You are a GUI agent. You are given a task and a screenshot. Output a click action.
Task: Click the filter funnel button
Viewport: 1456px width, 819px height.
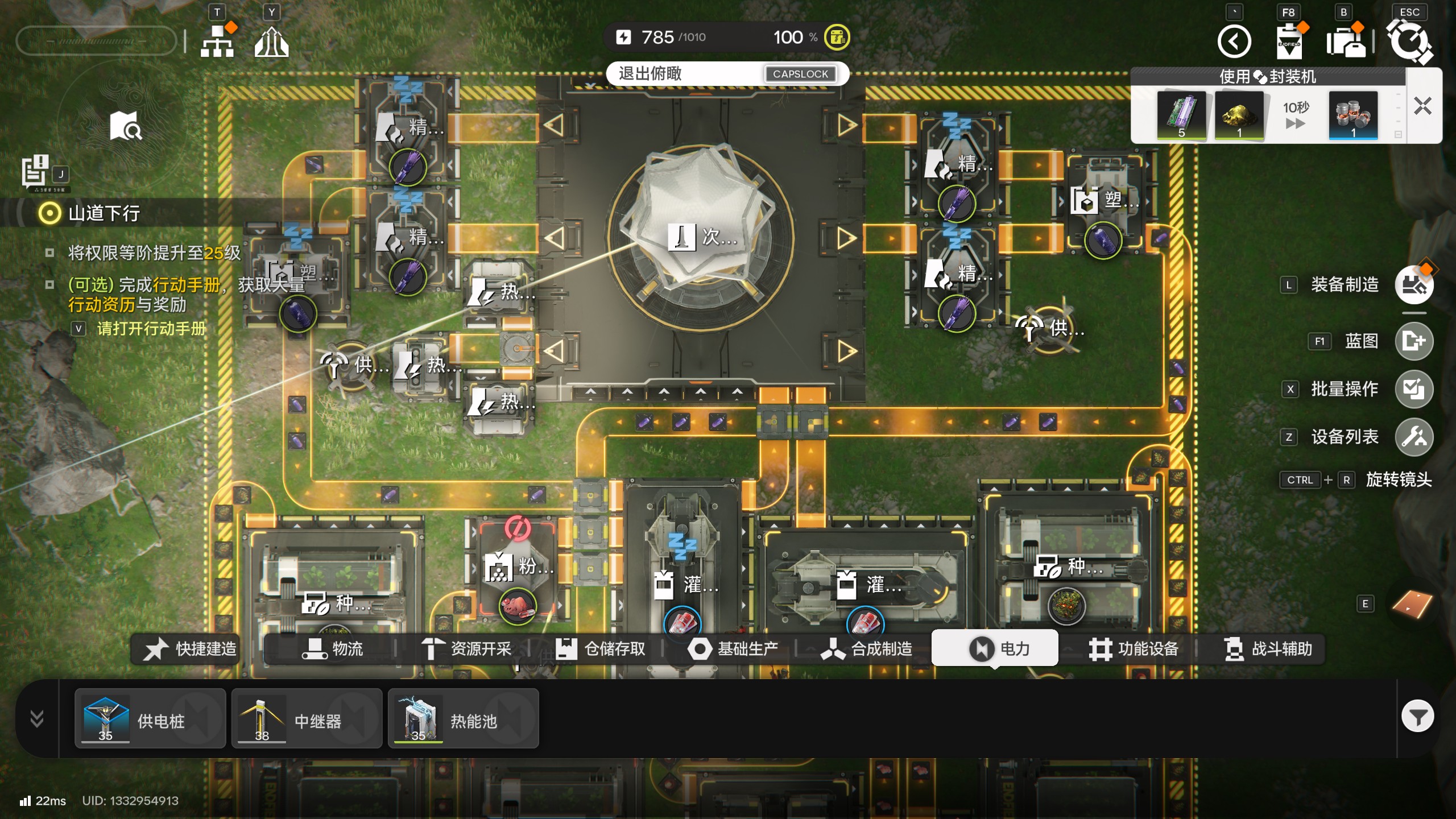tap(1417, 717)
